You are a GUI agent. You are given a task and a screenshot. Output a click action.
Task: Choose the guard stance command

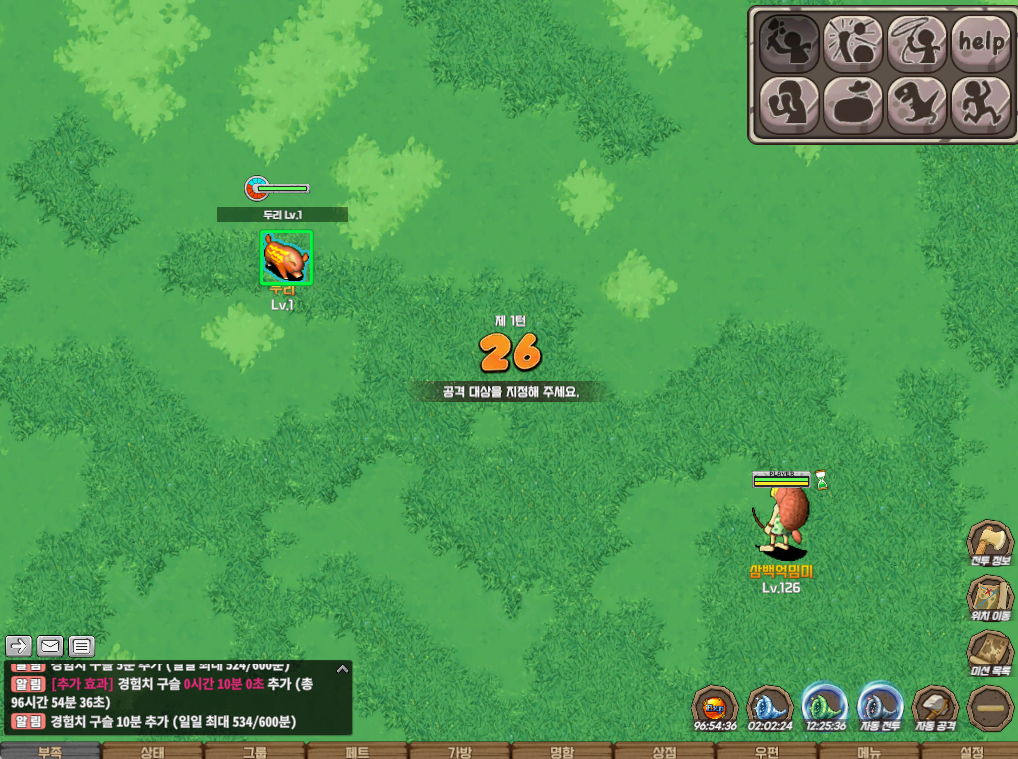point(790,105)
